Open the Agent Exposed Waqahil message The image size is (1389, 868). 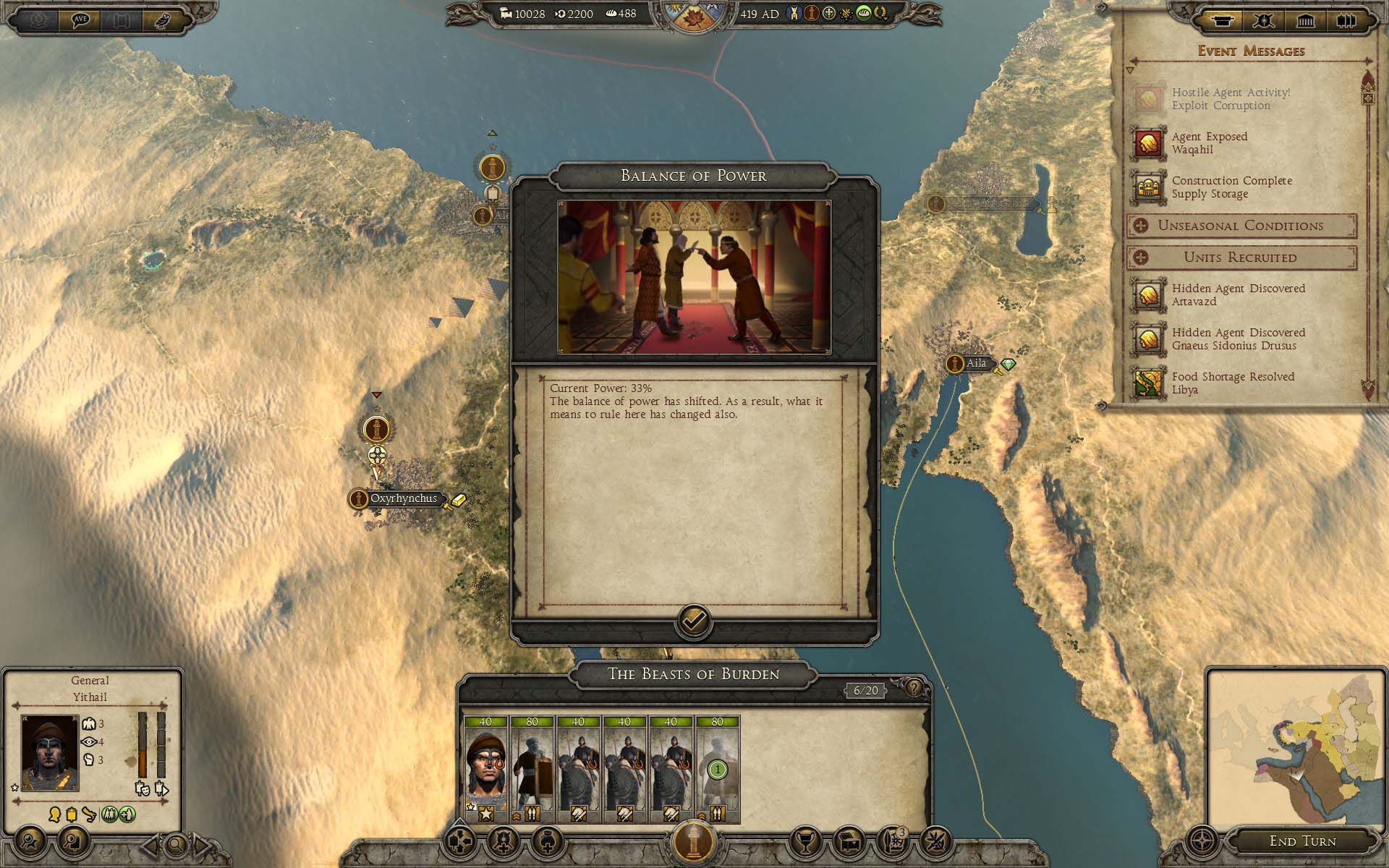point(1210,143)
